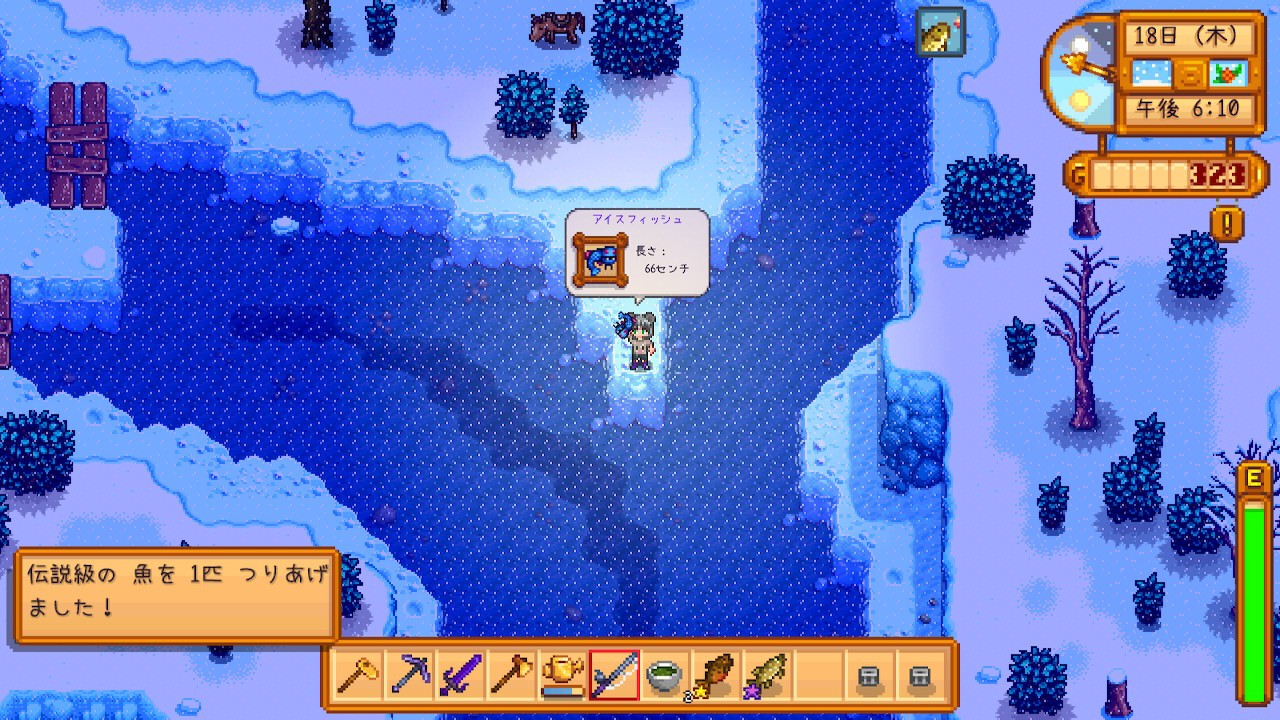1280x720 pixels.
Task: Click the fishing buff icon
Action: (x=940, y=32)
